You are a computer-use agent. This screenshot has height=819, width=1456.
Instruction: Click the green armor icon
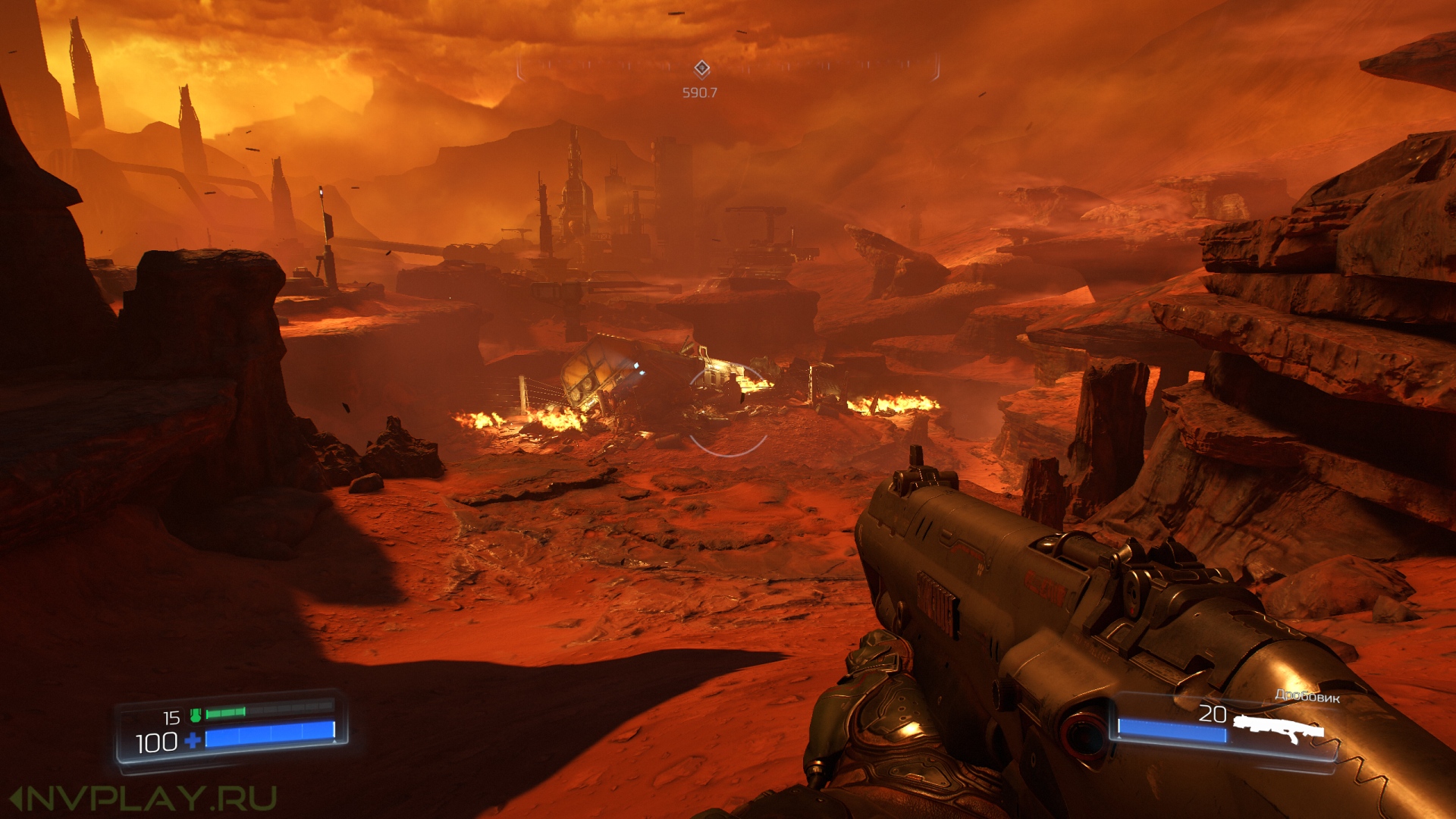click(x=196, y=715)
